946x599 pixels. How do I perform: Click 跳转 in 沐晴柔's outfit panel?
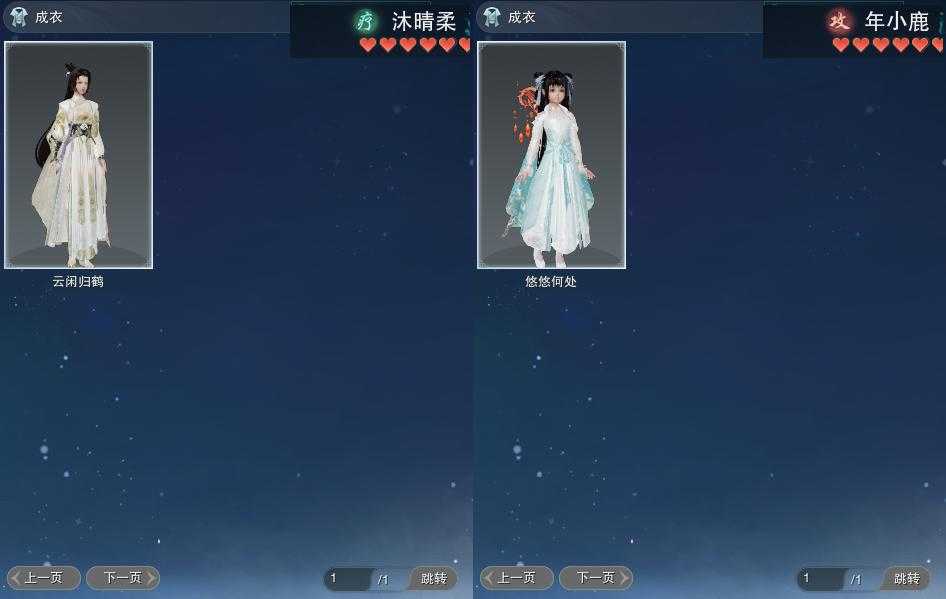433,579
